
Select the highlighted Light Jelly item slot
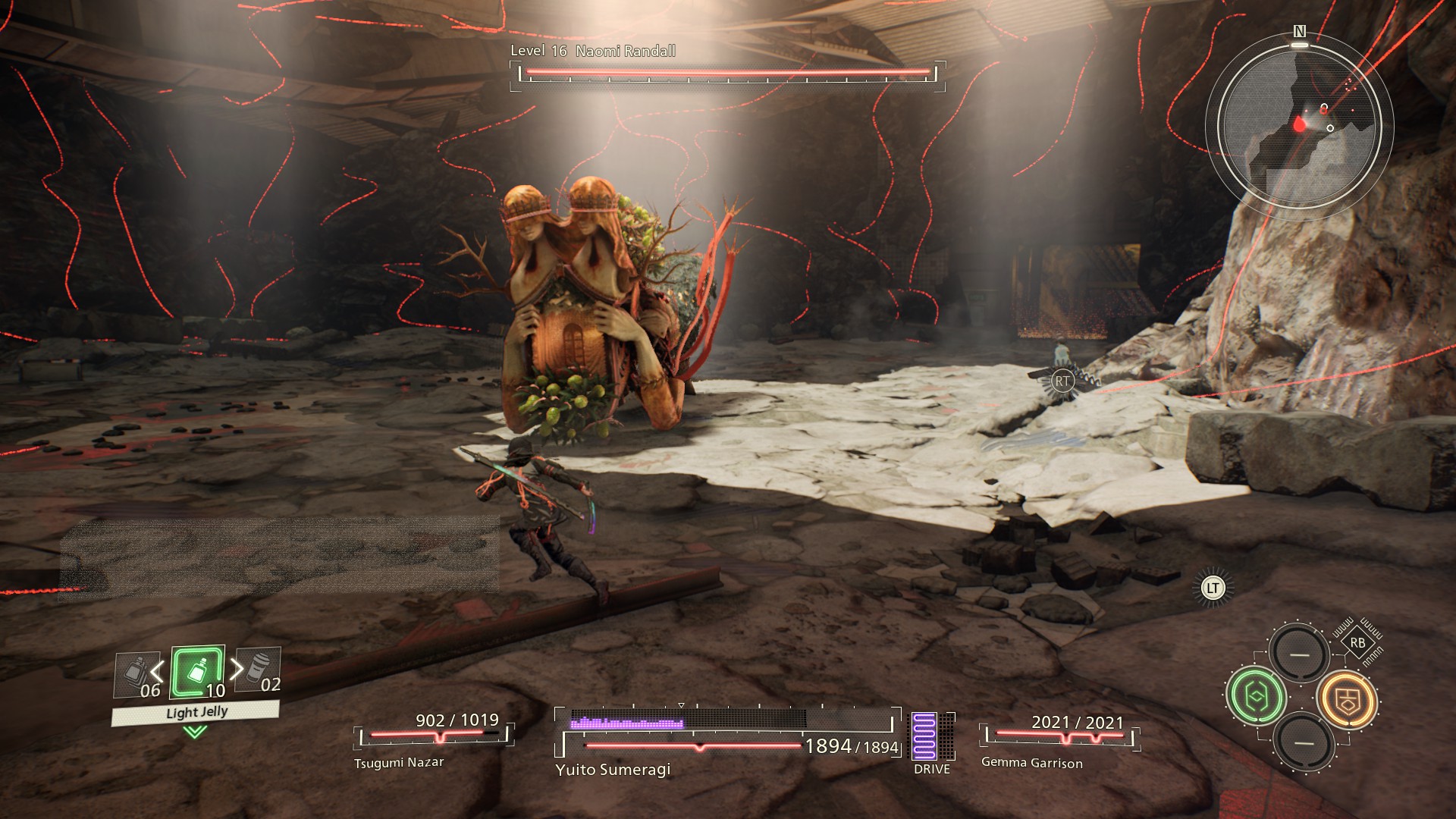tap(197, 673)
